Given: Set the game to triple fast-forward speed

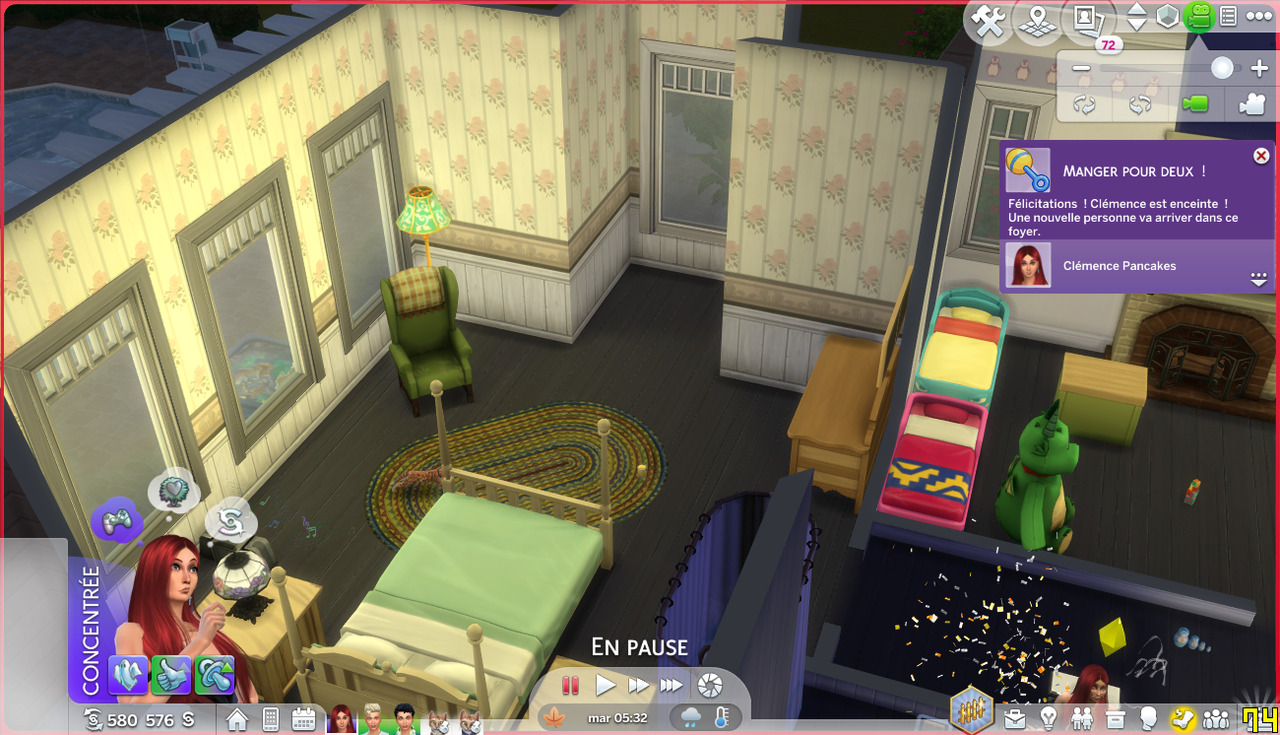Looking at the screenshot, I should point(672,686).
